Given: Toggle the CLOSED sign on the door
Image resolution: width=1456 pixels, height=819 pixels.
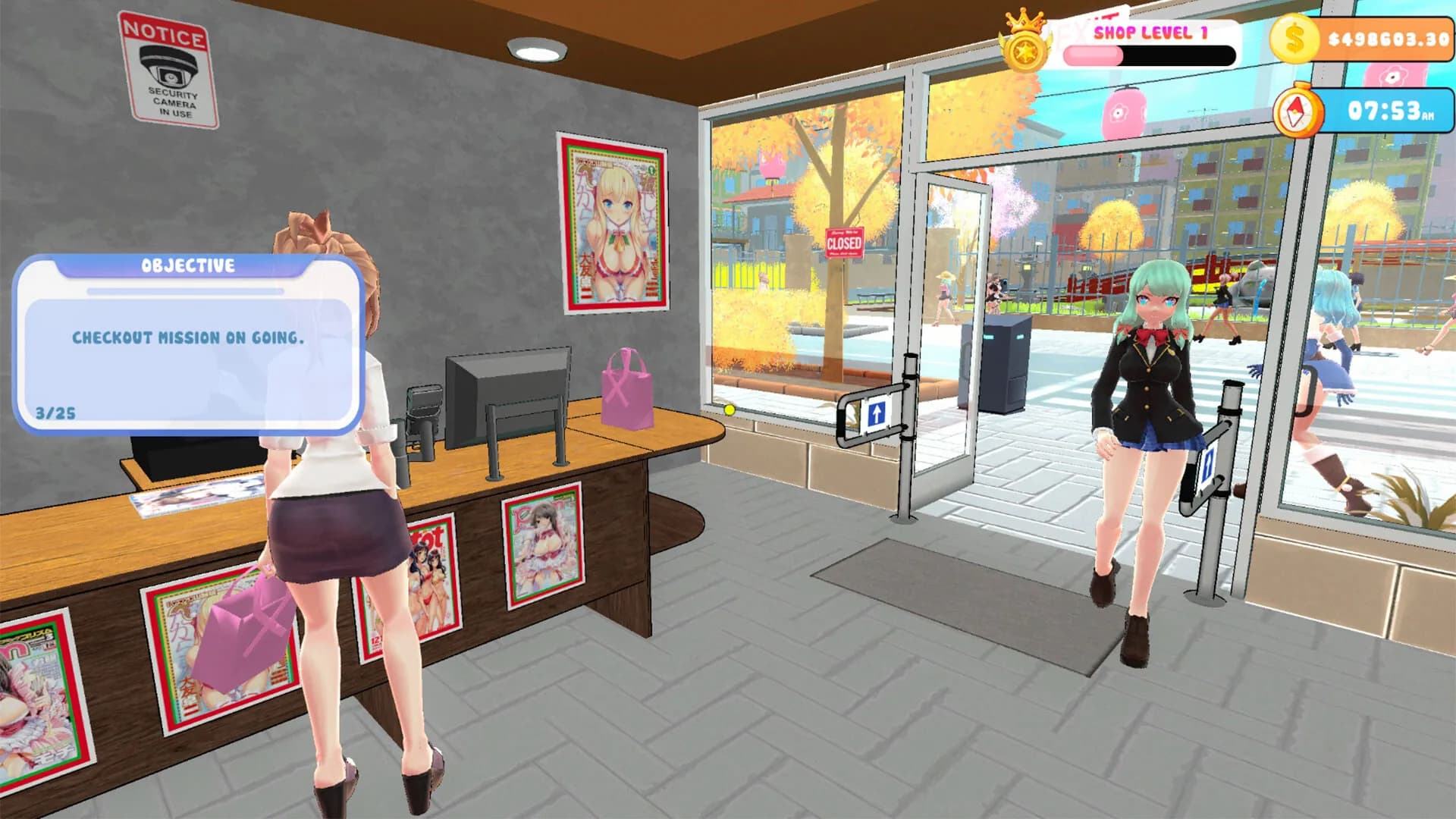Looking at the screenshot, I should (846, 243).
